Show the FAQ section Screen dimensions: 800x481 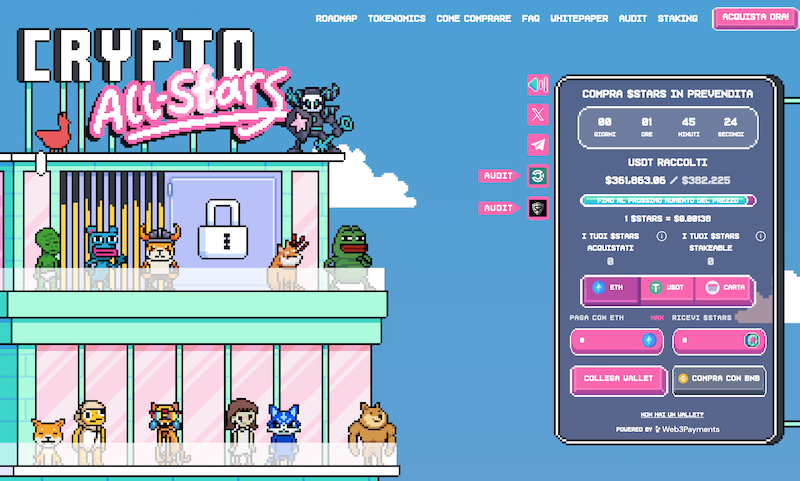pyautogui.click(x=531, y=19)
